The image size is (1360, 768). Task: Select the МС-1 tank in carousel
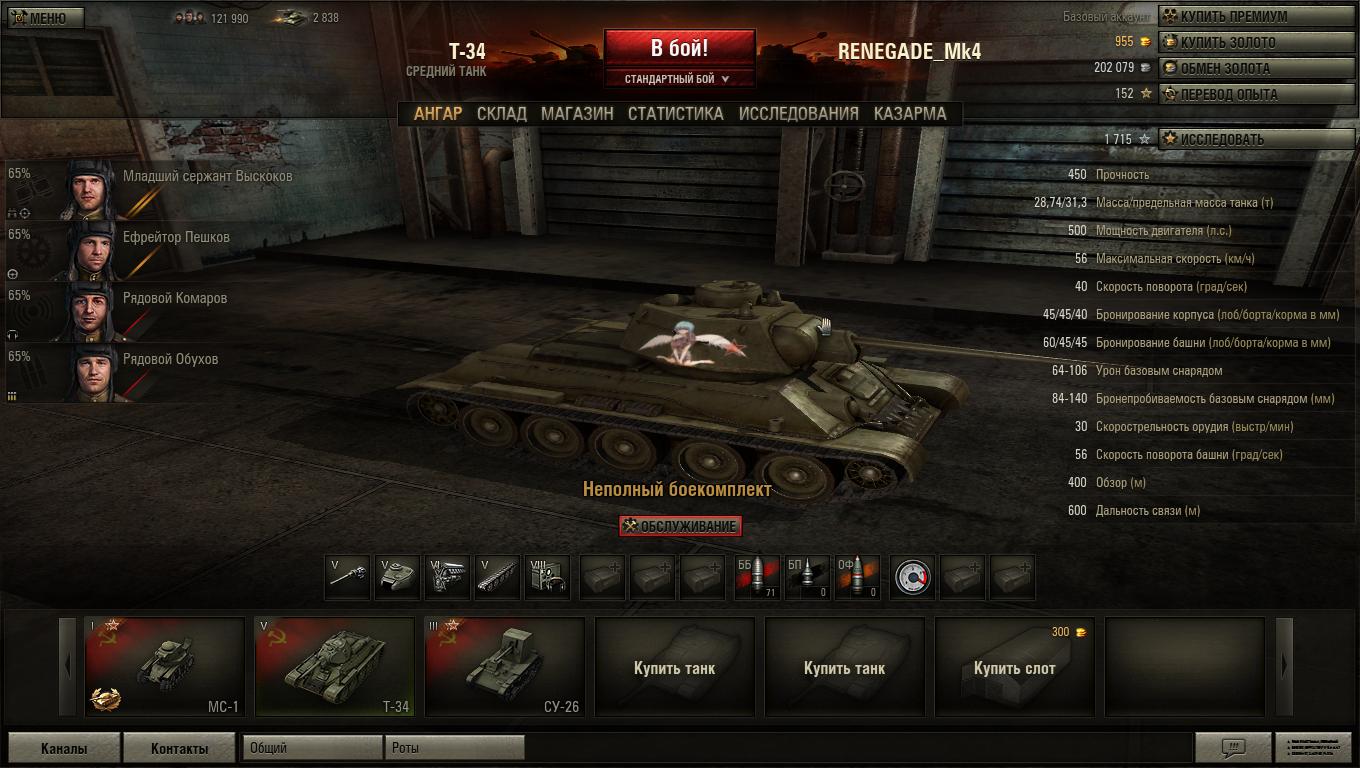point(165,667)
